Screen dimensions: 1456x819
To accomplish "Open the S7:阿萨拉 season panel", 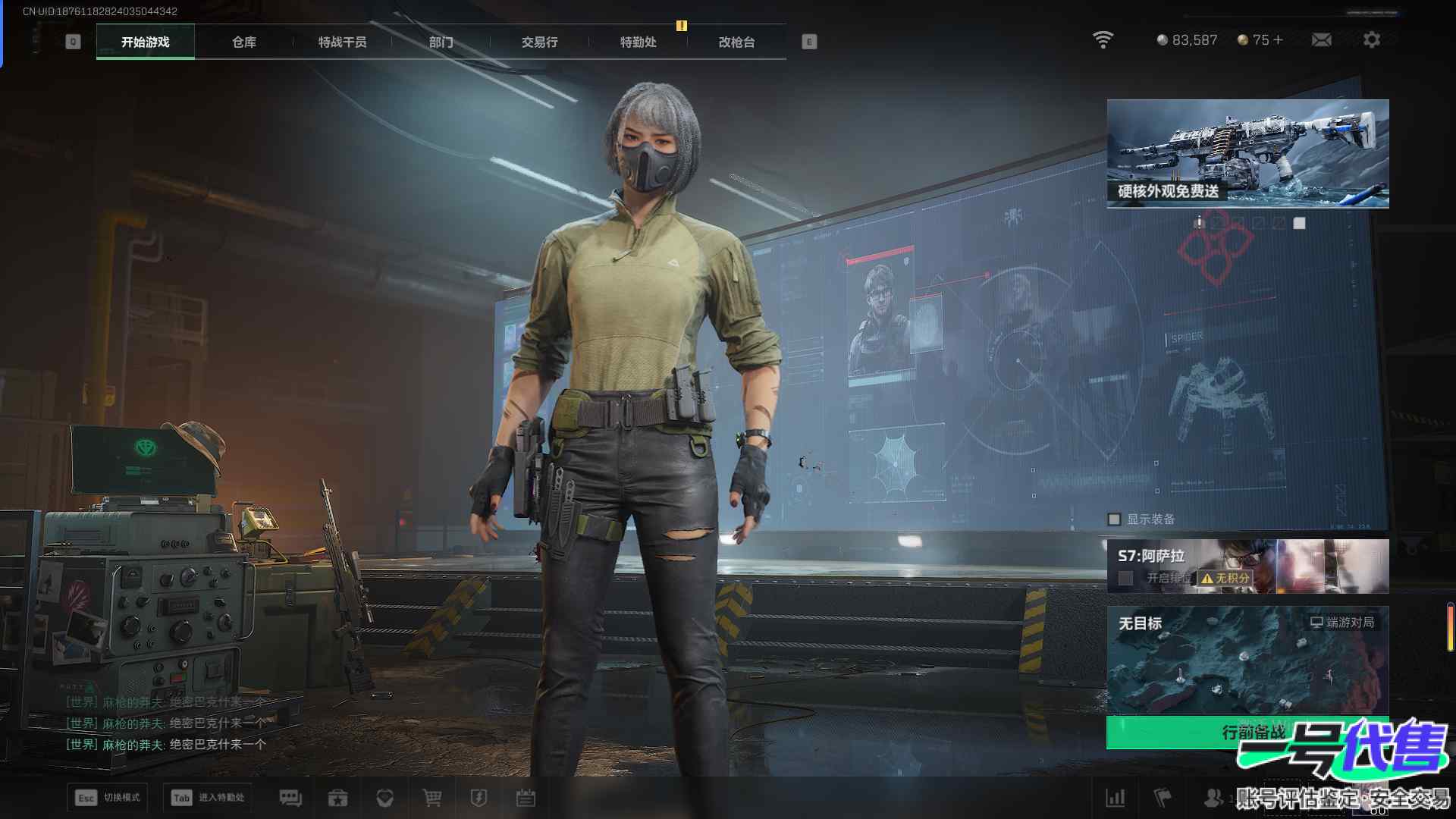I will [x=1247, y=566].
